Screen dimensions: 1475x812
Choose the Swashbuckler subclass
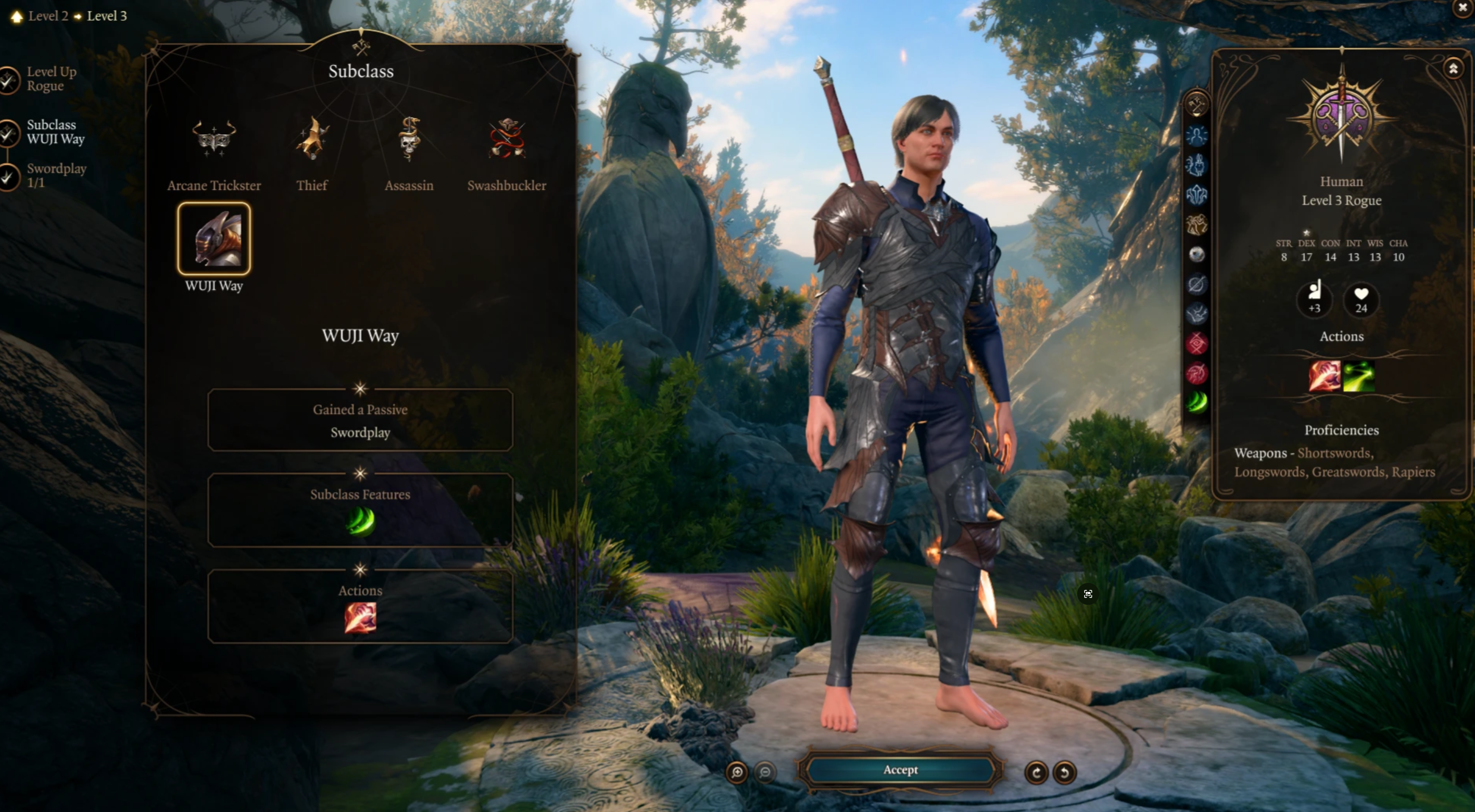507,139
